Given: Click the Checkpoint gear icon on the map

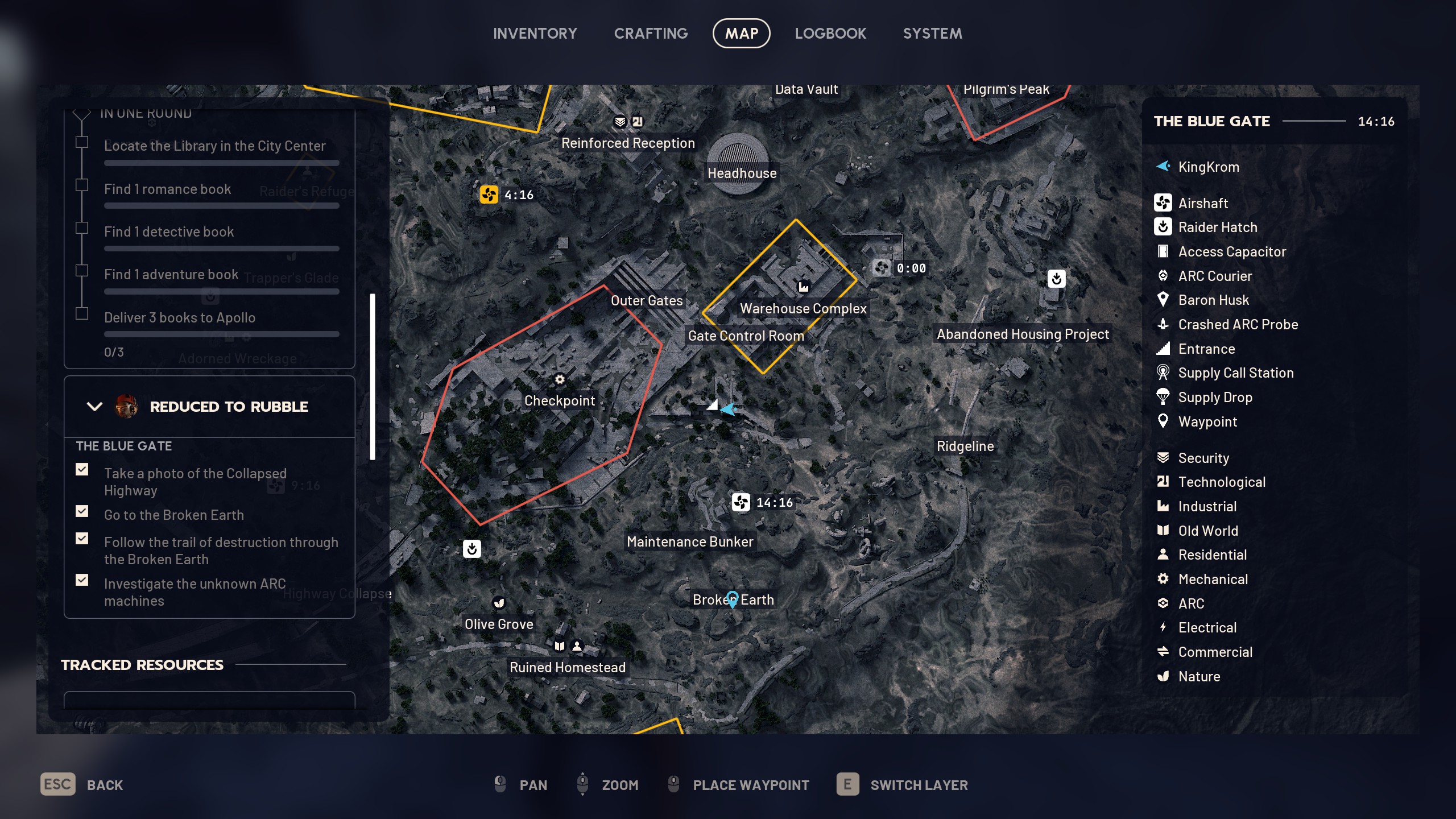Looking at the screenshot, I should [x=560, y=379].
